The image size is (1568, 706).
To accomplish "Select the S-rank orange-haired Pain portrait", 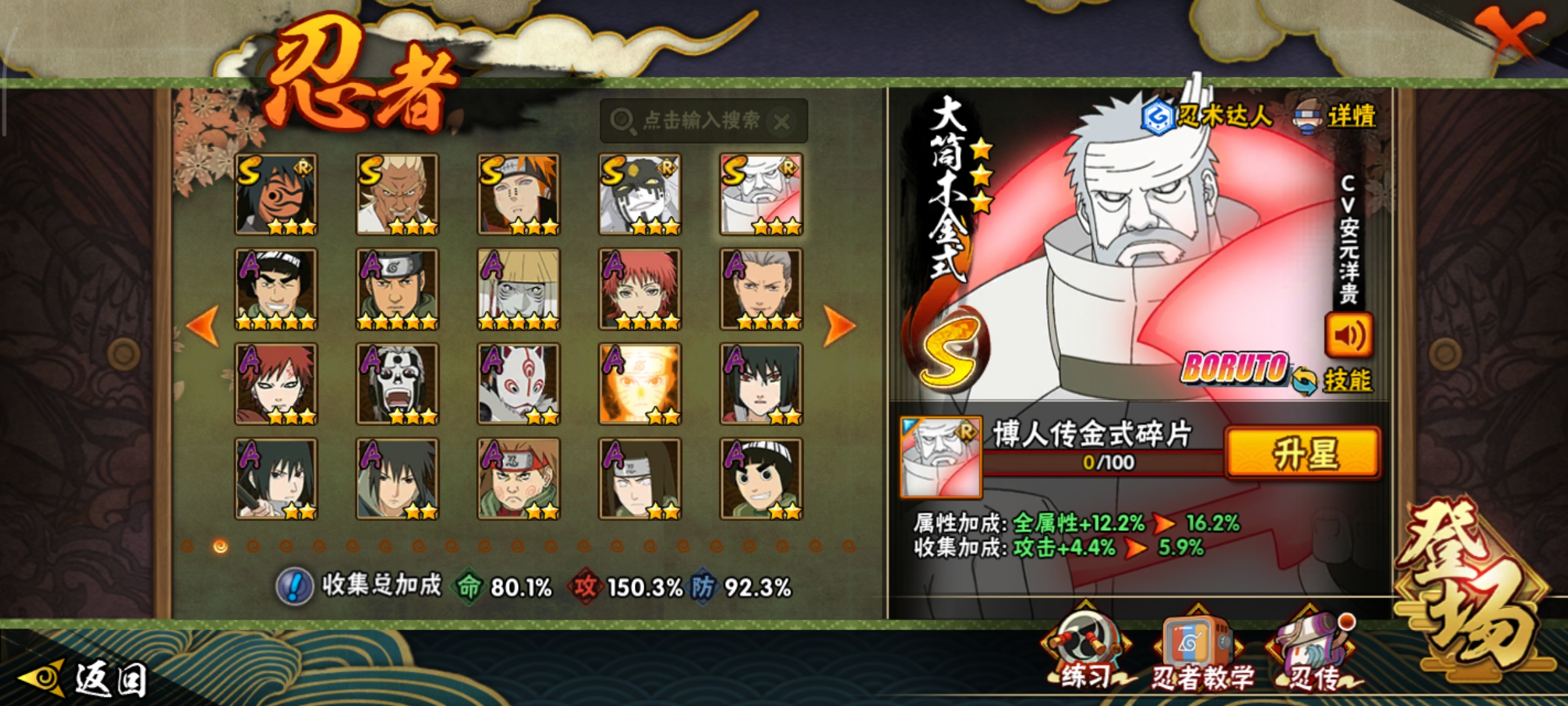I will (519, 195).
